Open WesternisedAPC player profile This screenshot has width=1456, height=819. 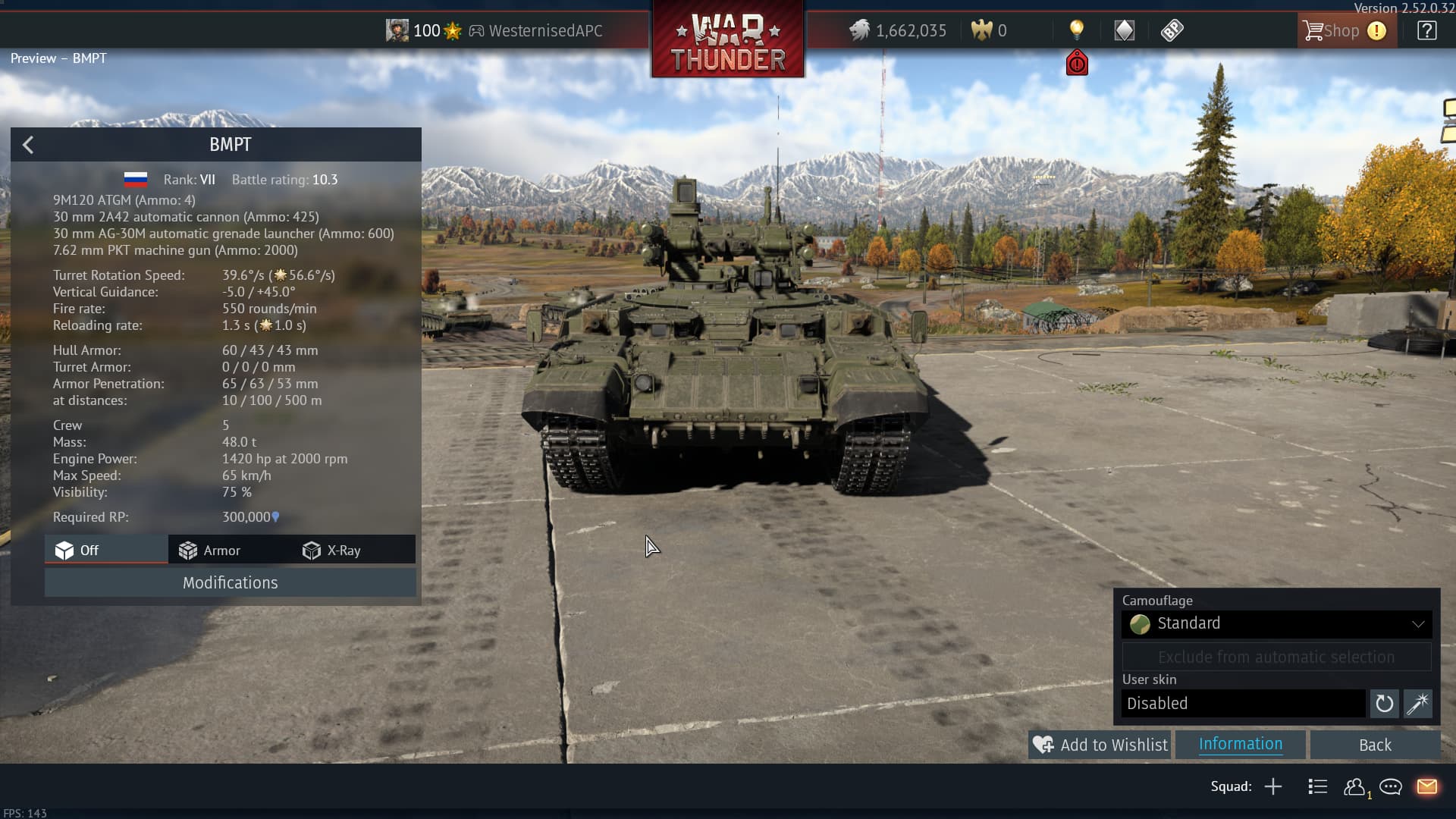[x=544, y=31]
